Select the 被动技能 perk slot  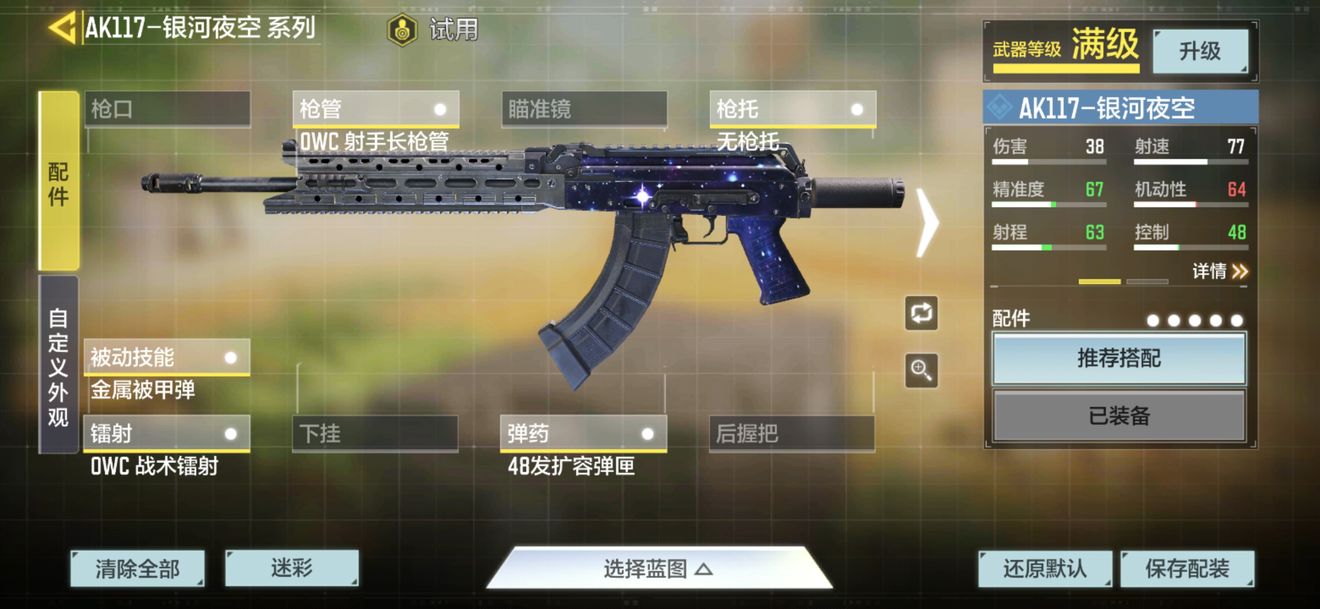pos(167,357)
